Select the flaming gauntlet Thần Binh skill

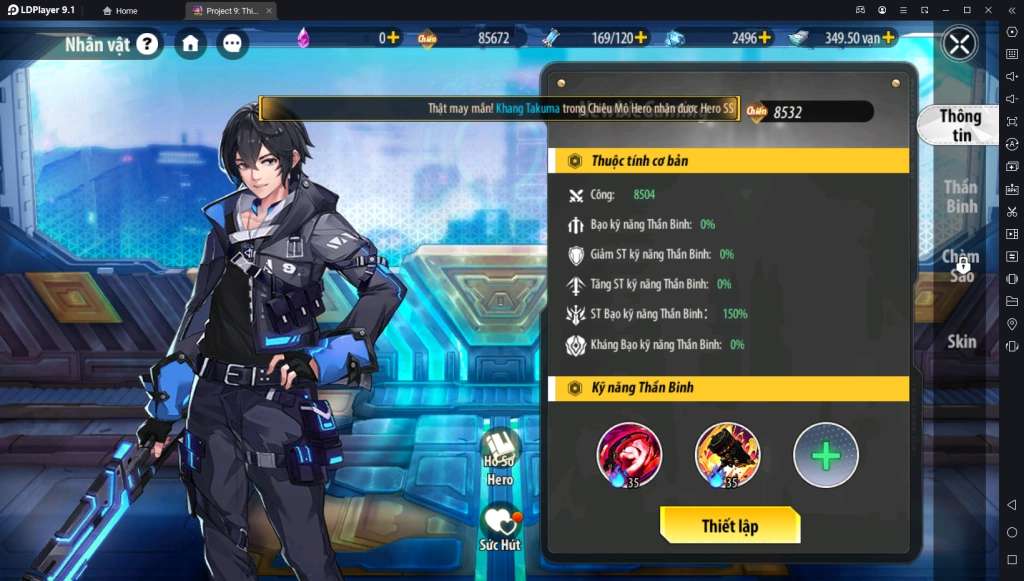[x=727, y=455]
